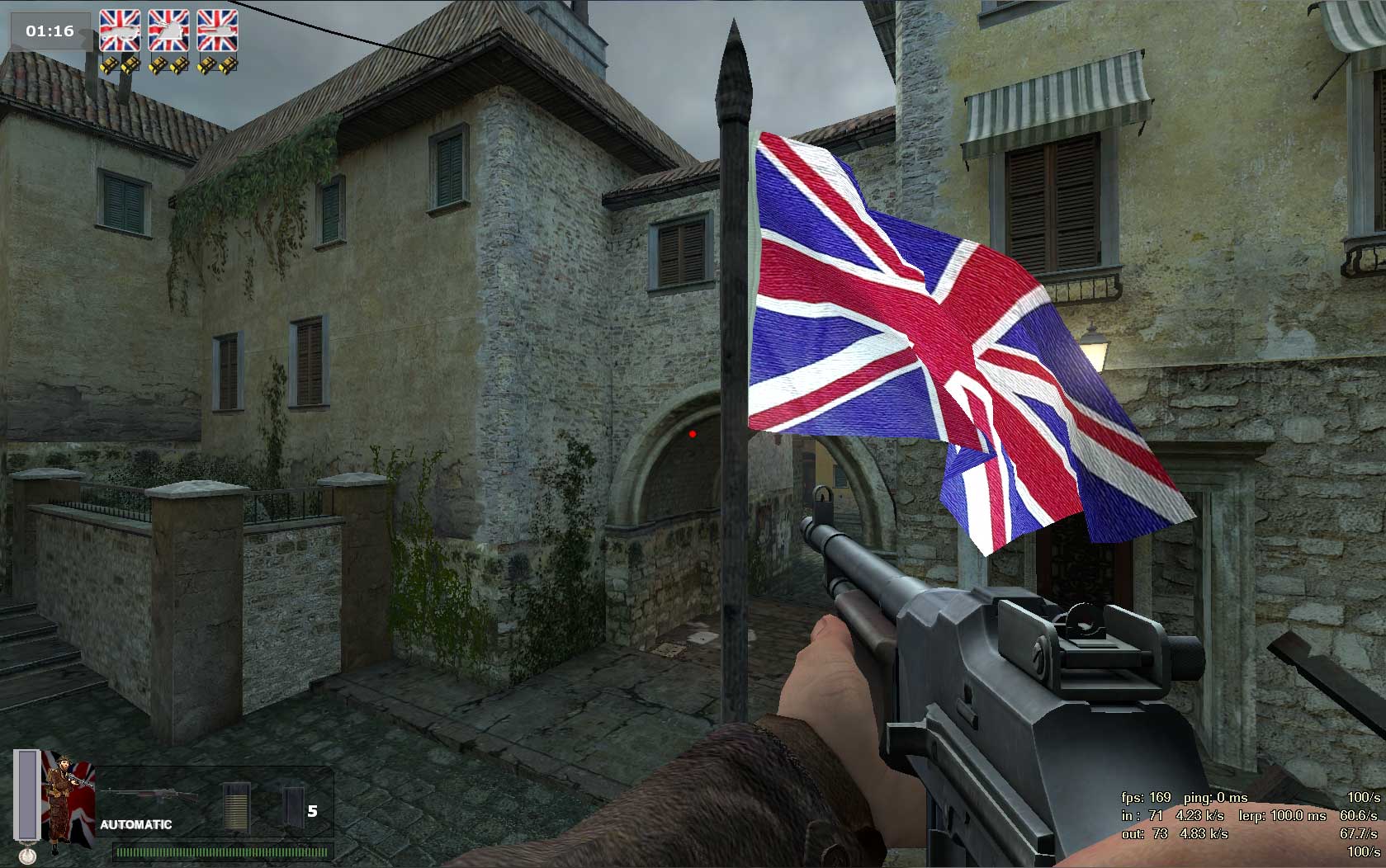Click the loaded magazine ammo icon
Image resolution: width=1386 pixels, height=868 pixels.
coord(236,805)
